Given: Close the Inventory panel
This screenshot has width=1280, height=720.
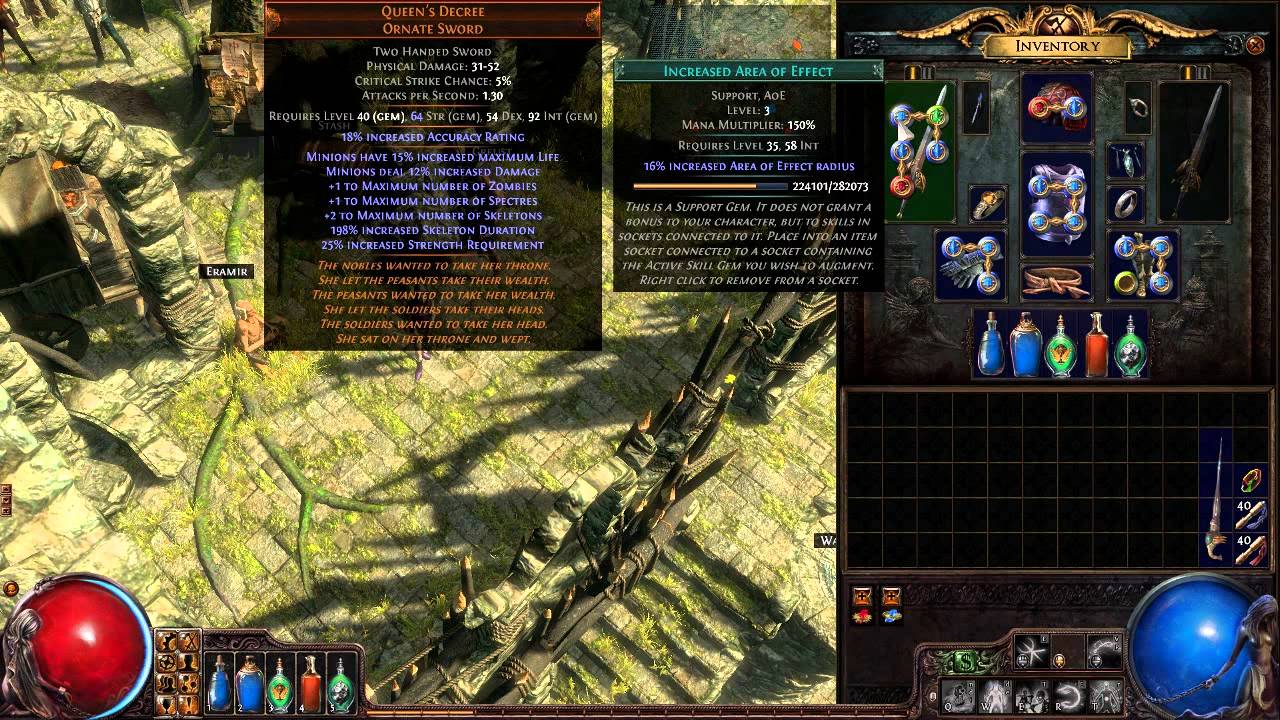Looking at the screenshot, I should 1256,44.
